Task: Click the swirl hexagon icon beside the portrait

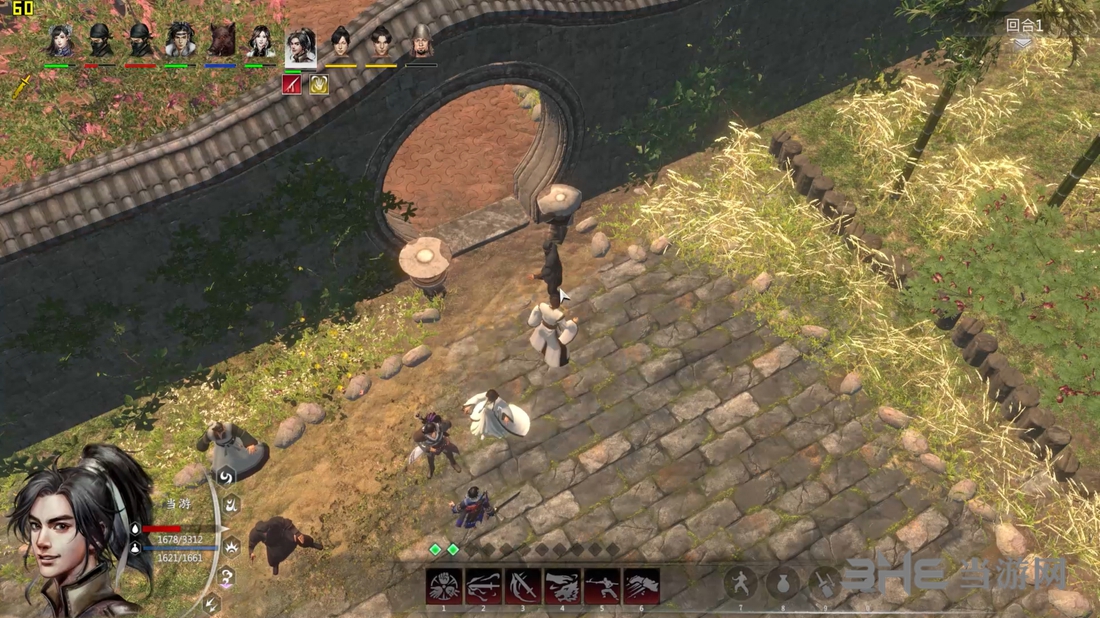Action: tap(226, 477)
